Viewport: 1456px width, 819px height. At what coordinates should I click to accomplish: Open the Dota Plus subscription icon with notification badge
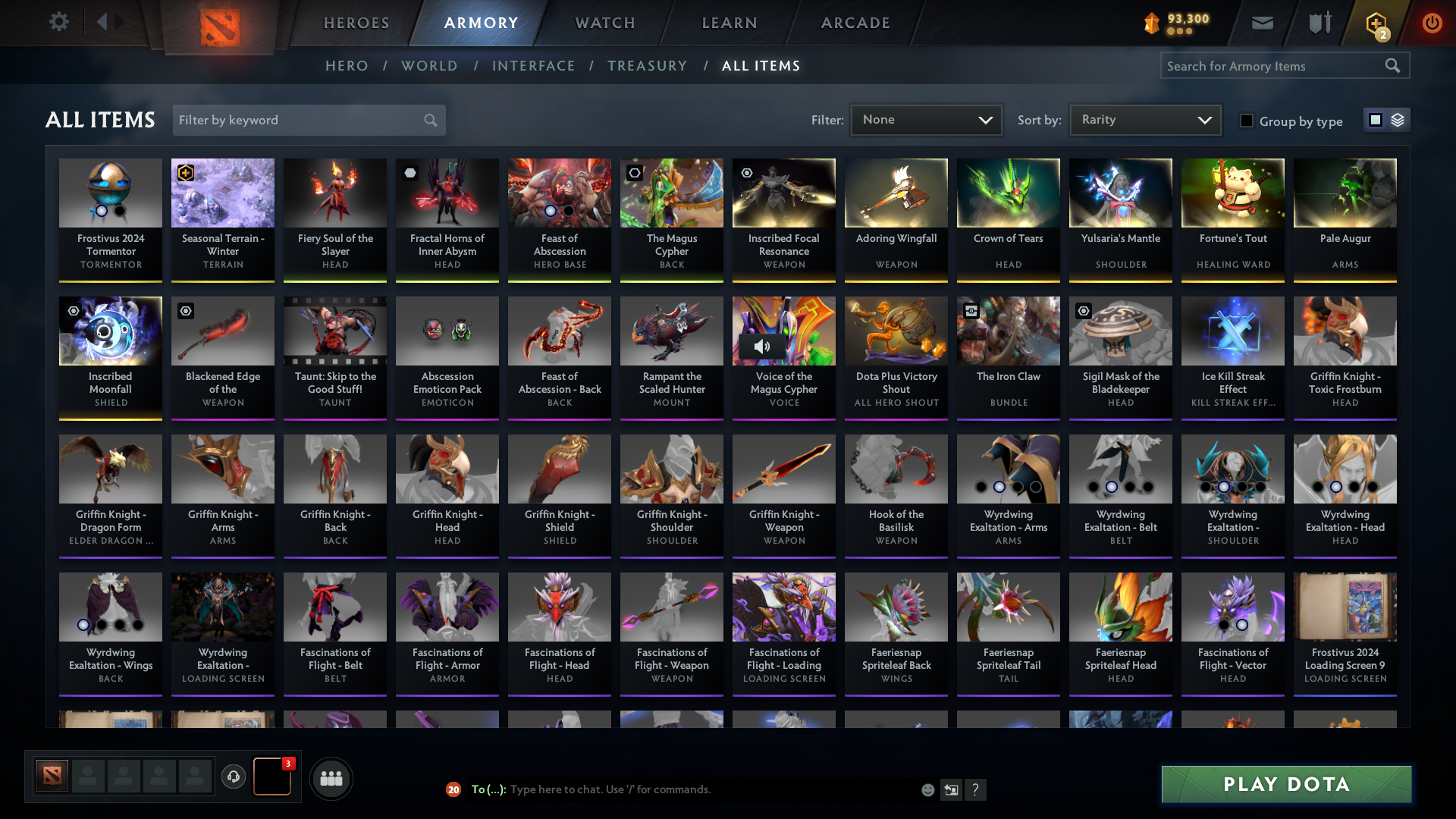tap(1376, 23)
